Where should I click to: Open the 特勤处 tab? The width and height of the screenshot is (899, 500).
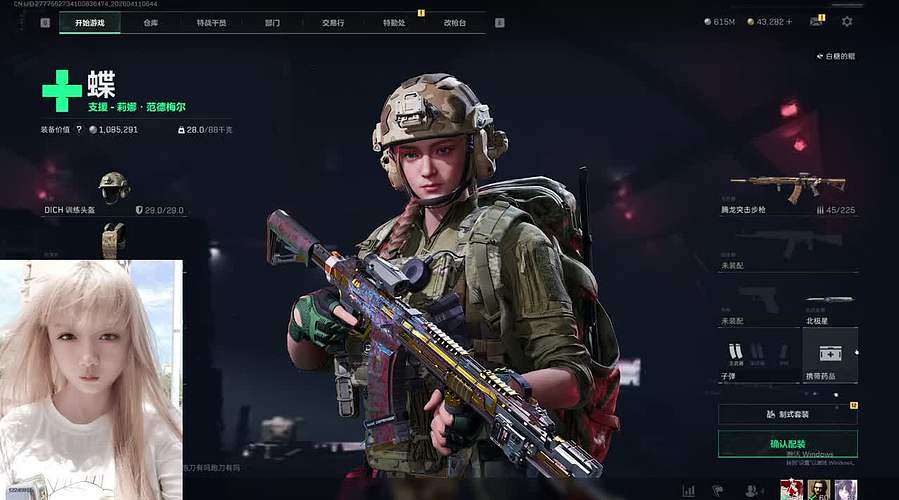pyautogui.click(x=394, y=22)
